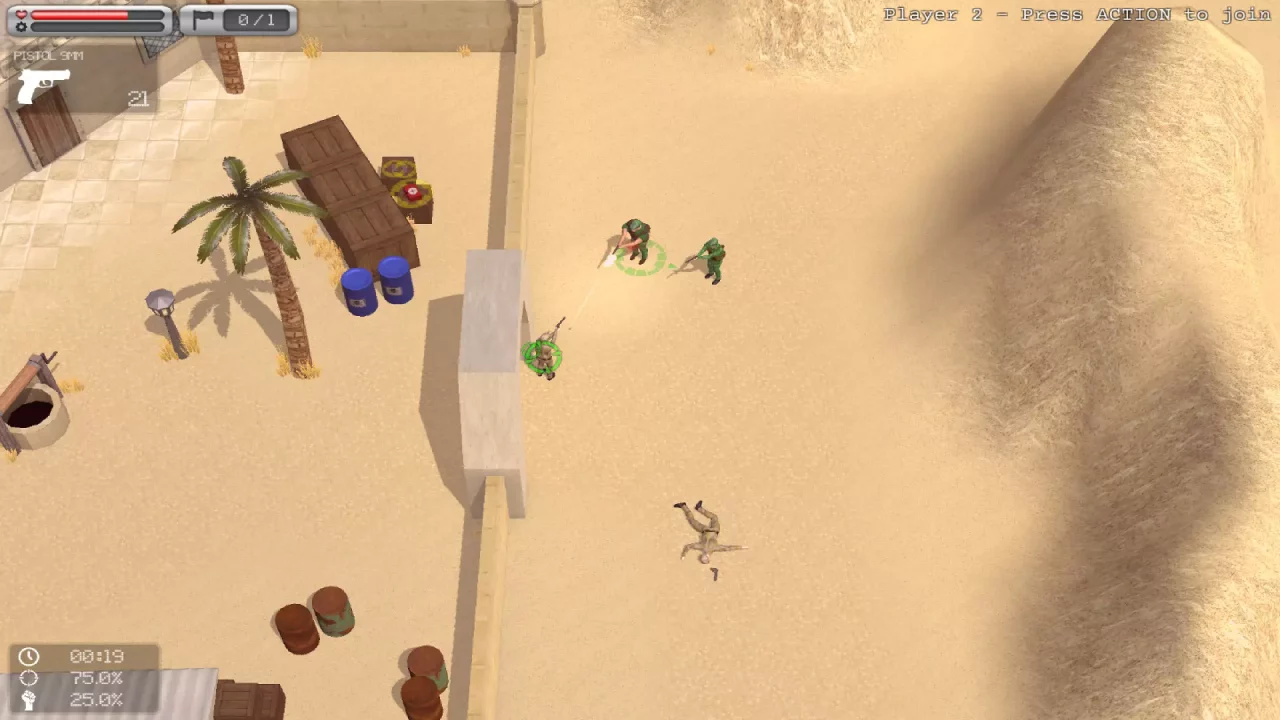Click the gear icon below the heart
This screenshot has height=720, width=1280.
23,27
